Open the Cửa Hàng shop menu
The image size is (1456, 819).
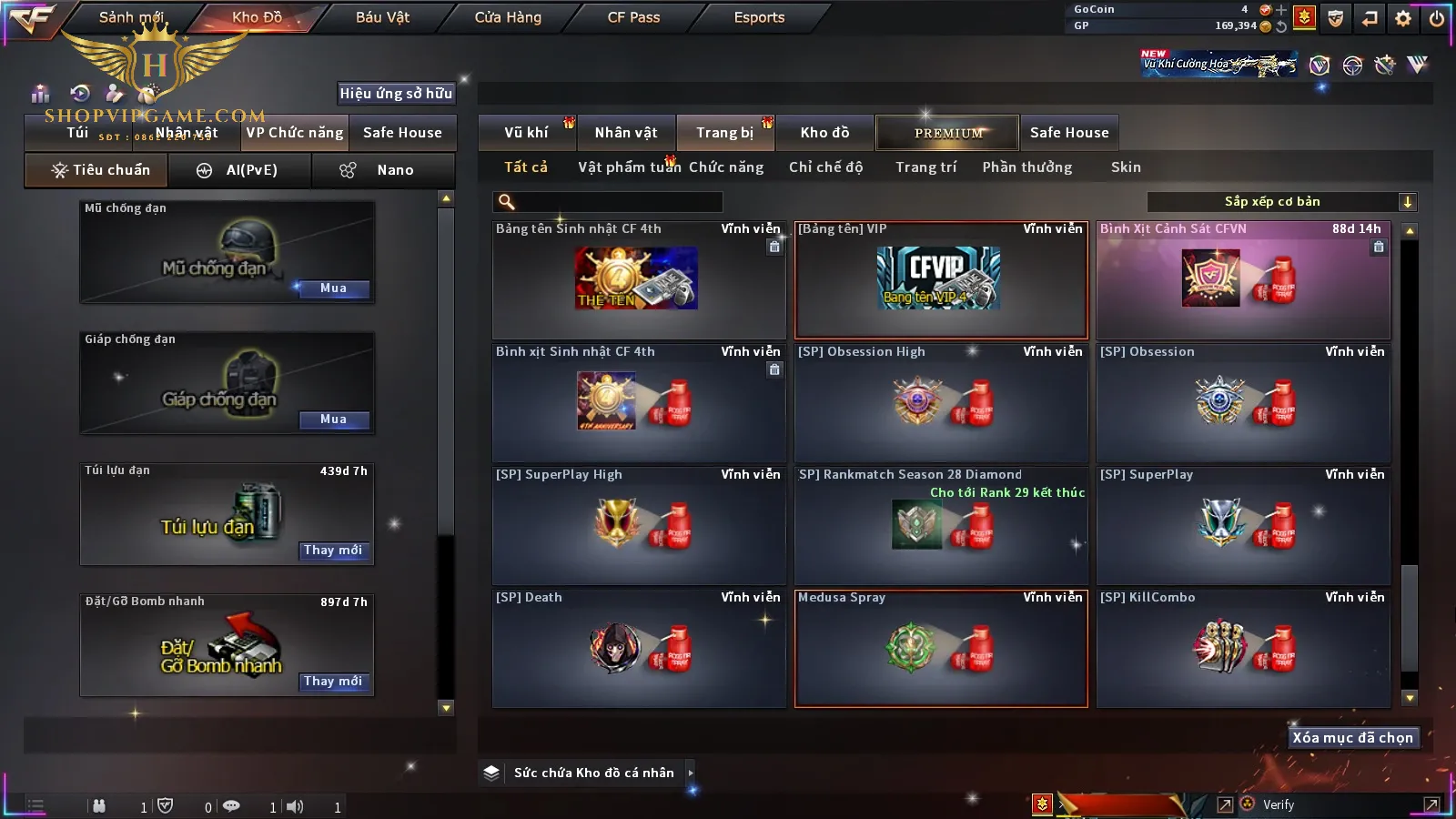coord(508,17)
